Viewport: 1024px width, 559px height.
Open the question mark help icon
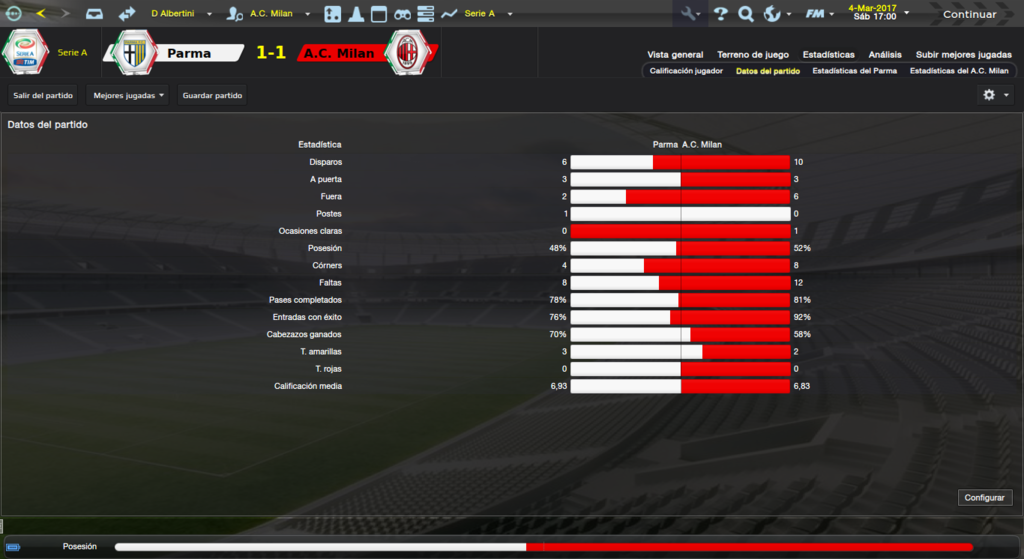pos(720,14)
